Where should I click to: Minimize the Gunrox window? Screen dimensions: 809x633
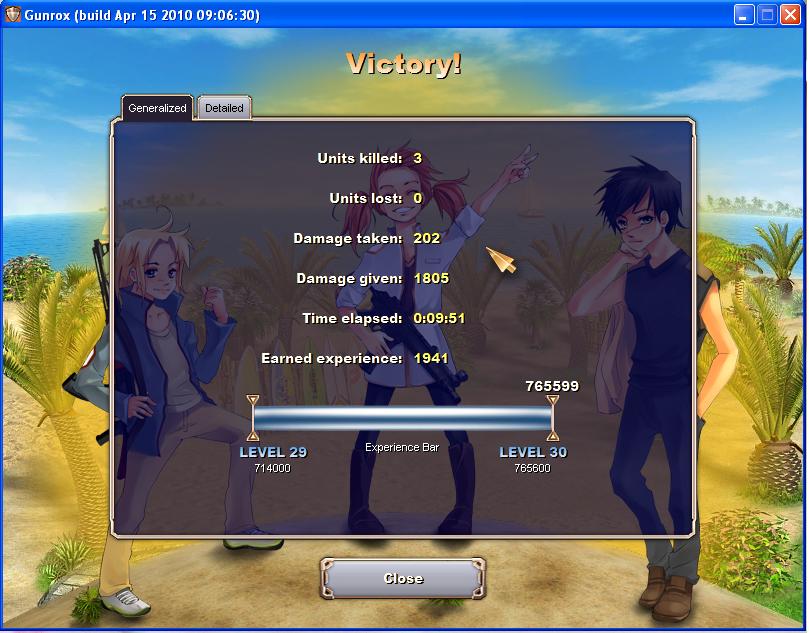[744, 14]
